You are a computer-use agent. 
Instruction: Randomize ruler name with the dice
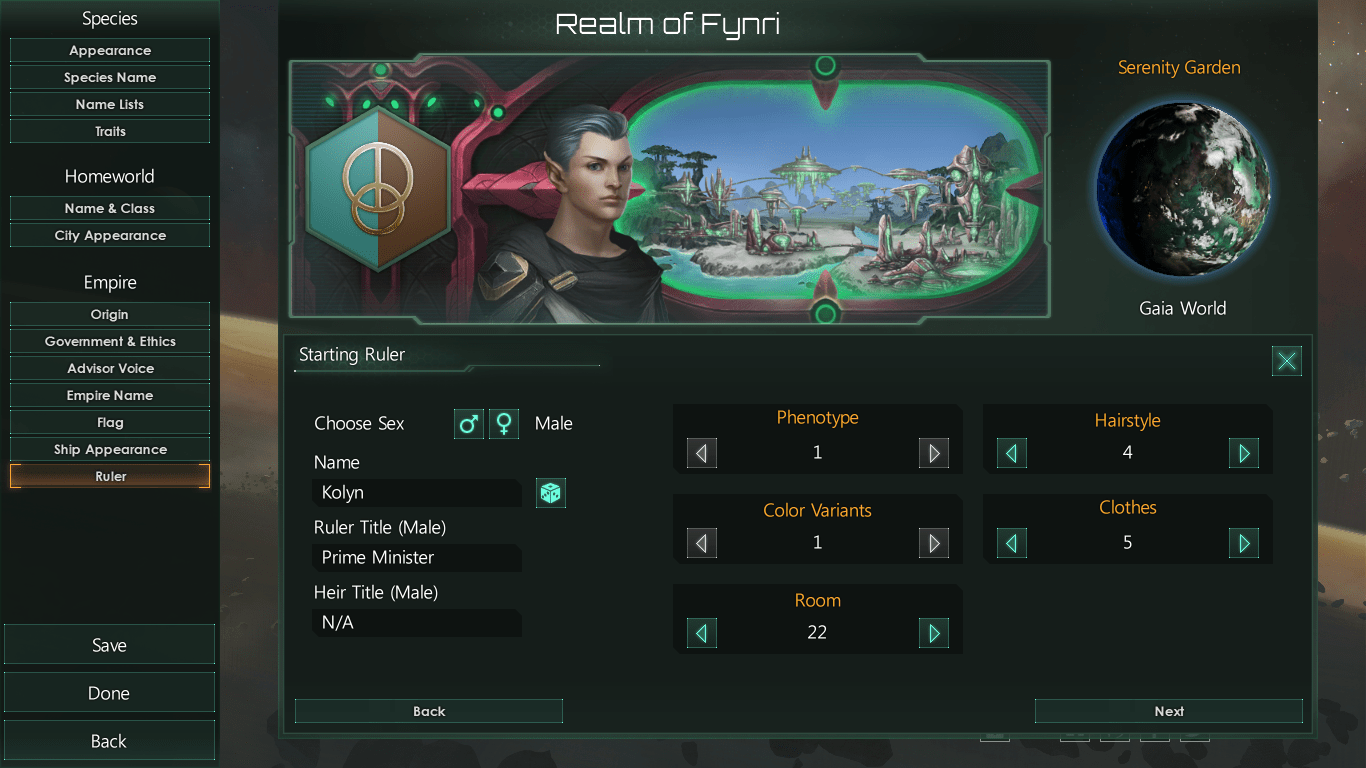551,492
